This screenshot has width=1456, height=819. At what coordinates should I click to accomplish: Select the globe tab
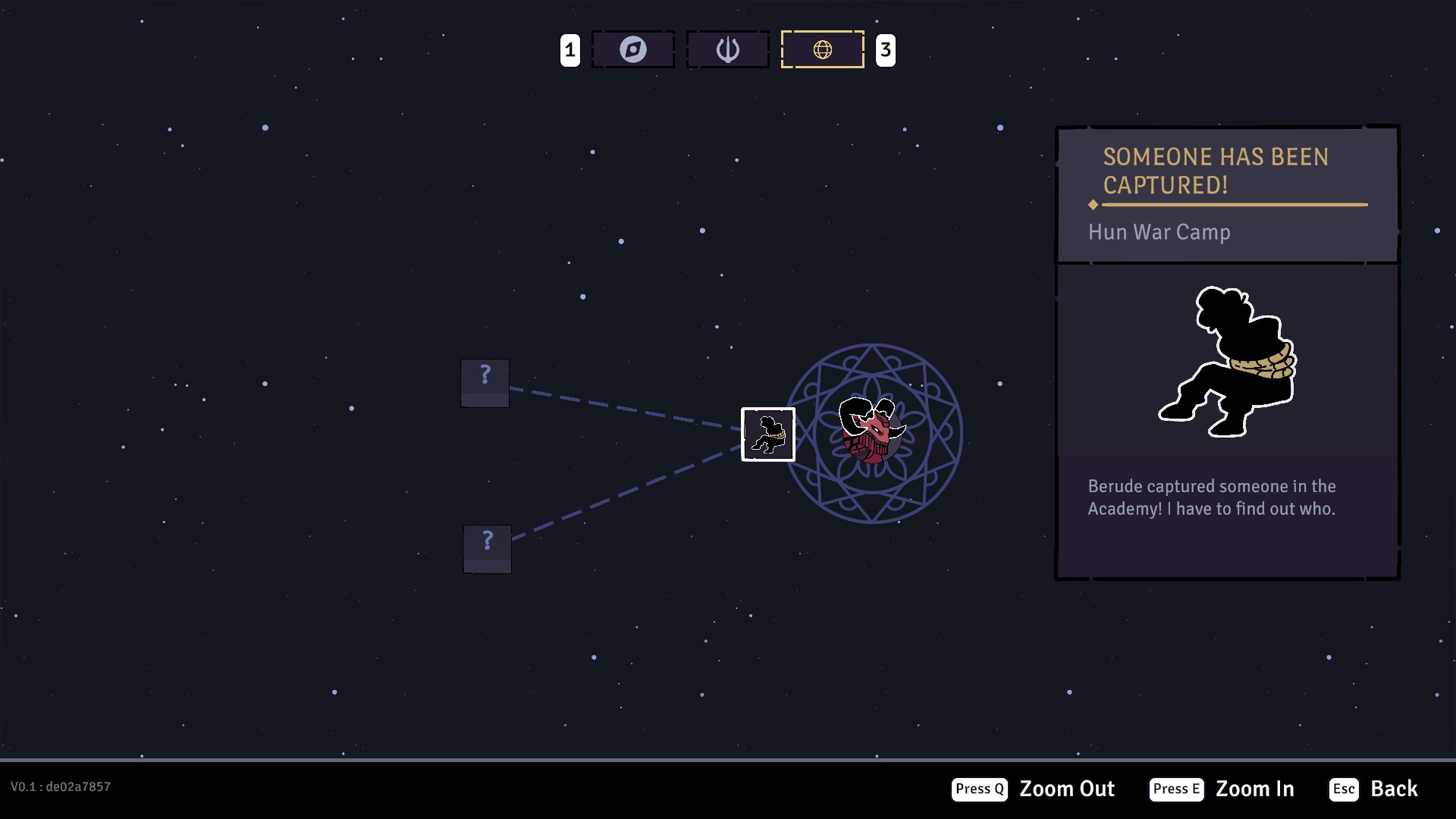coord(822,50)
